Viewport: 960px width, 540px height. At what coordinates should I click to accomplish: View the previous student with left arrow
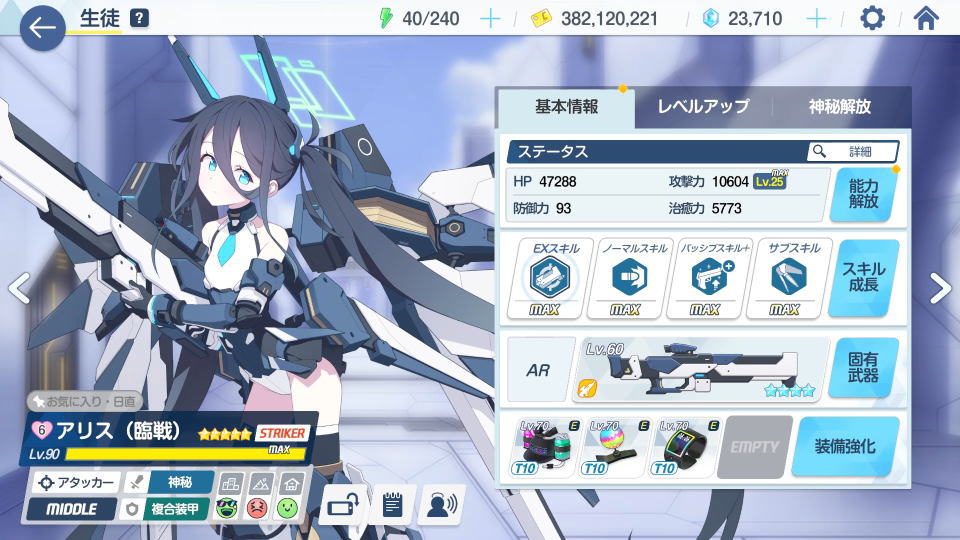pyautogui.click(x=18, y=288)
